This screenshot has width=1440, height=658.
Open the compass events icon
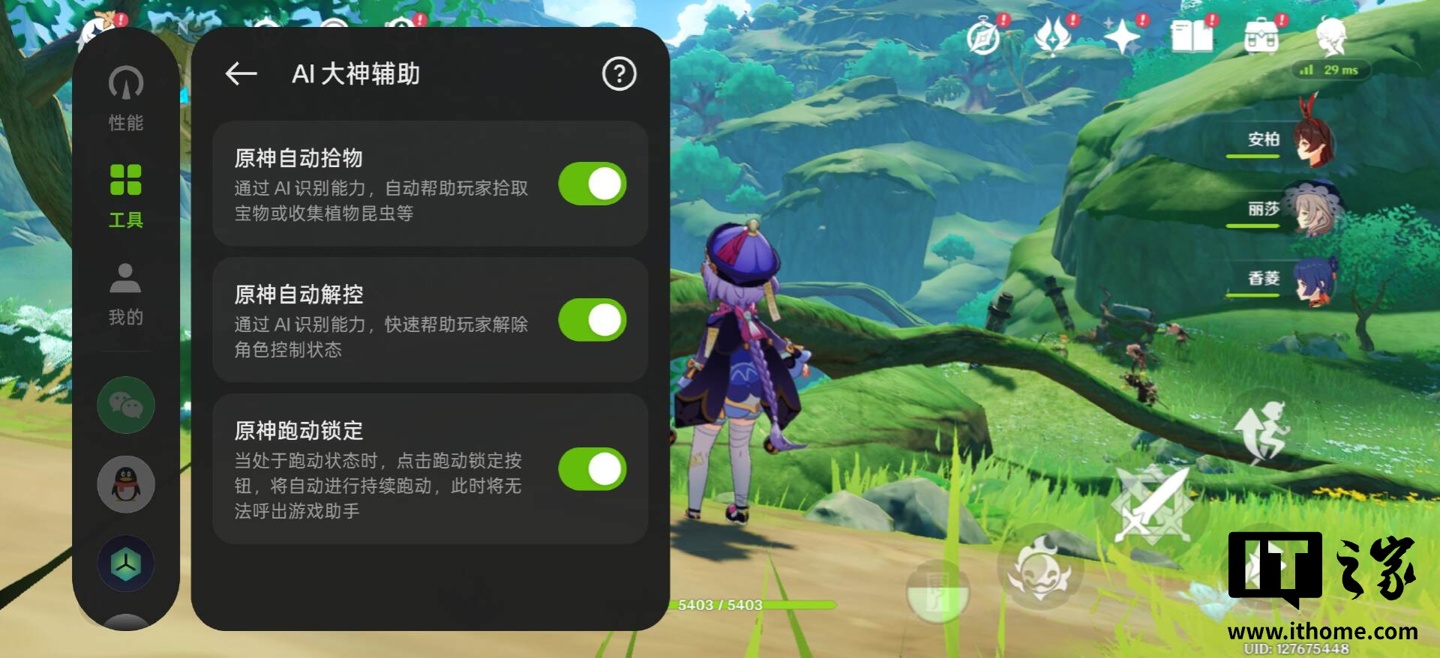coord(984,37)
